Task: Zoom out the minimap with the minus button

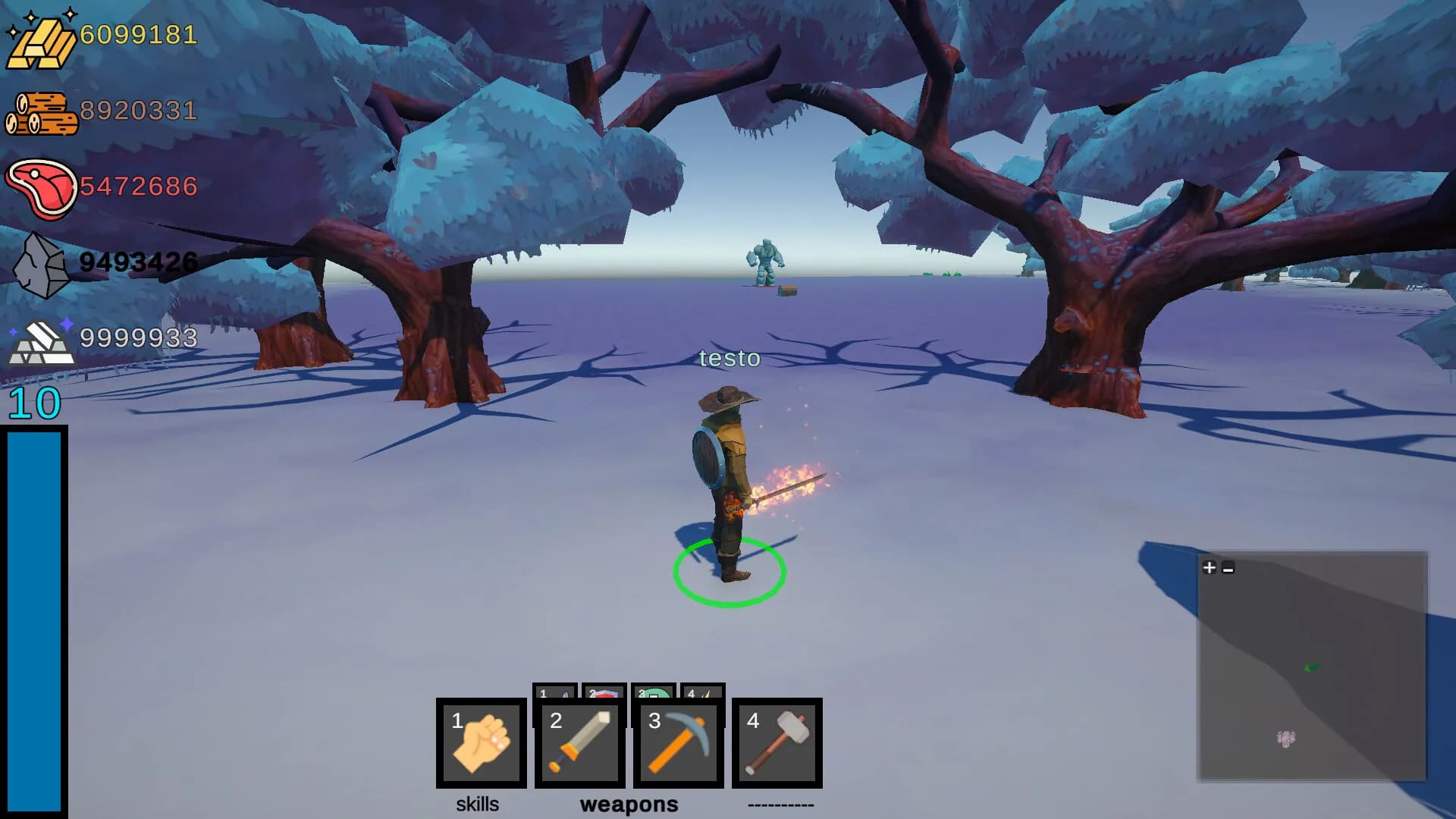Action: click(1228, 567)
